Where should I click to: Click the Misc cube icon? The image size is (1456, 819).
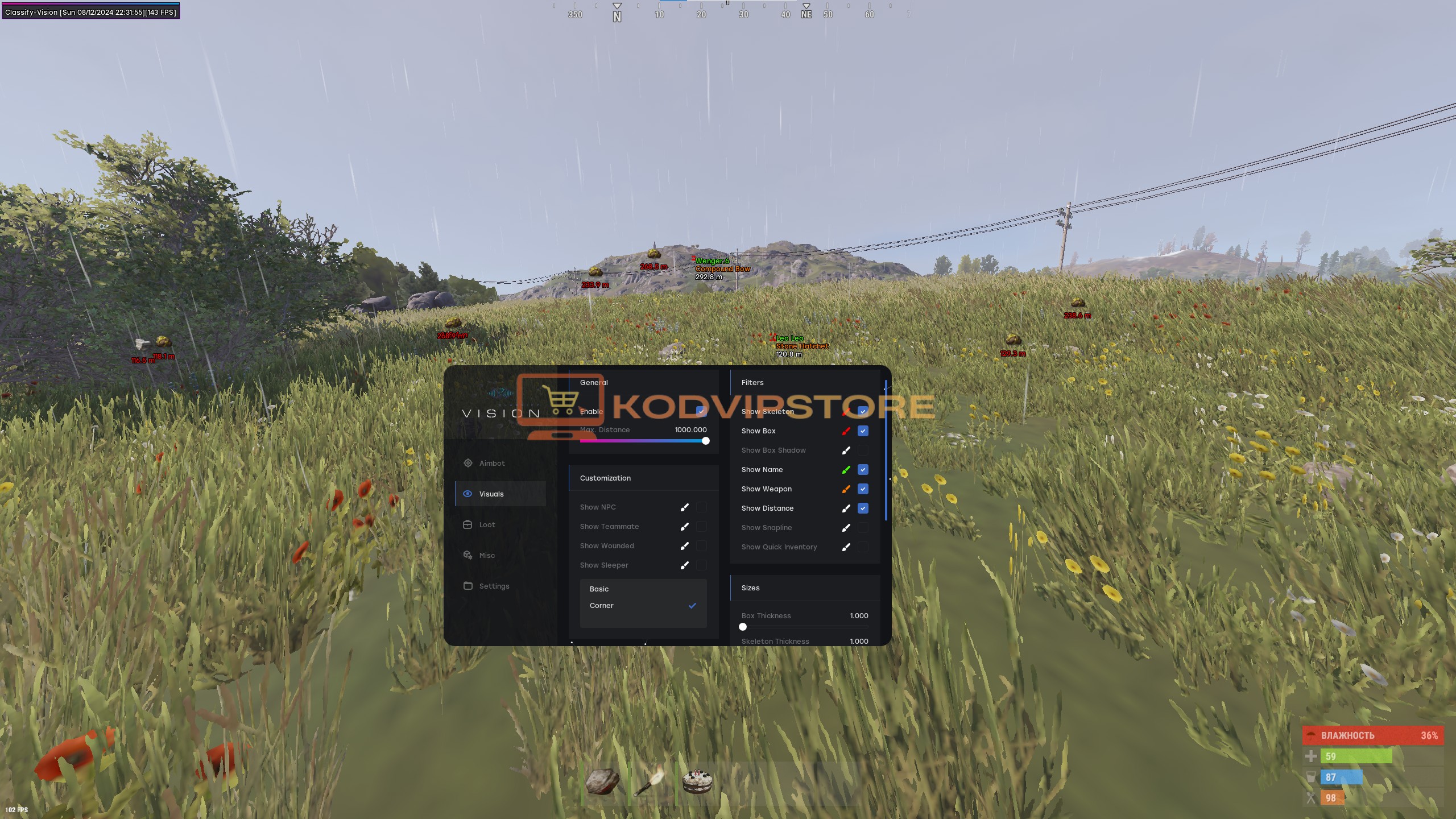coord(468,555)
